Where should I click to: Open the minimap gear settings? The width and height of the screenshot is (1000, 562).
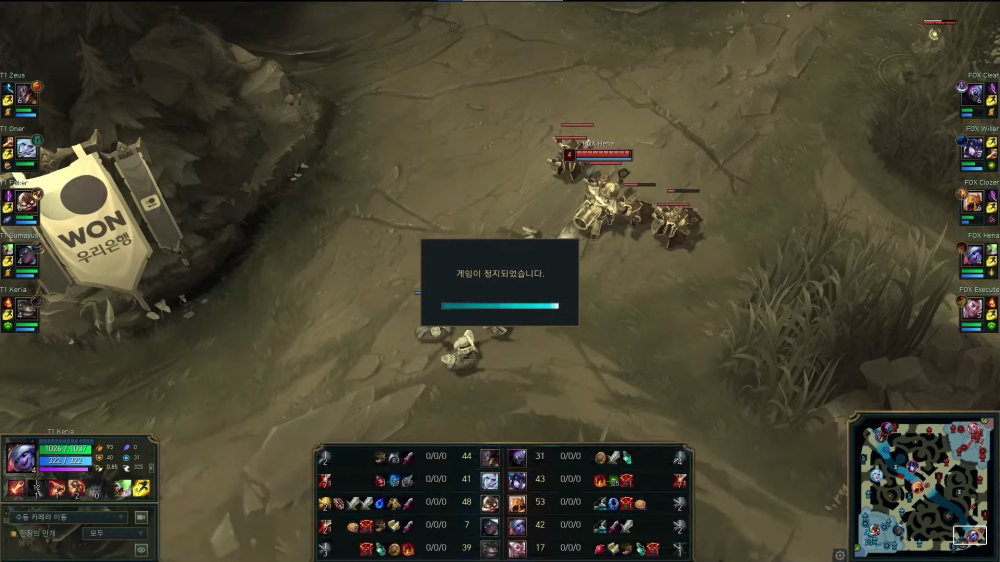[840, 554]
